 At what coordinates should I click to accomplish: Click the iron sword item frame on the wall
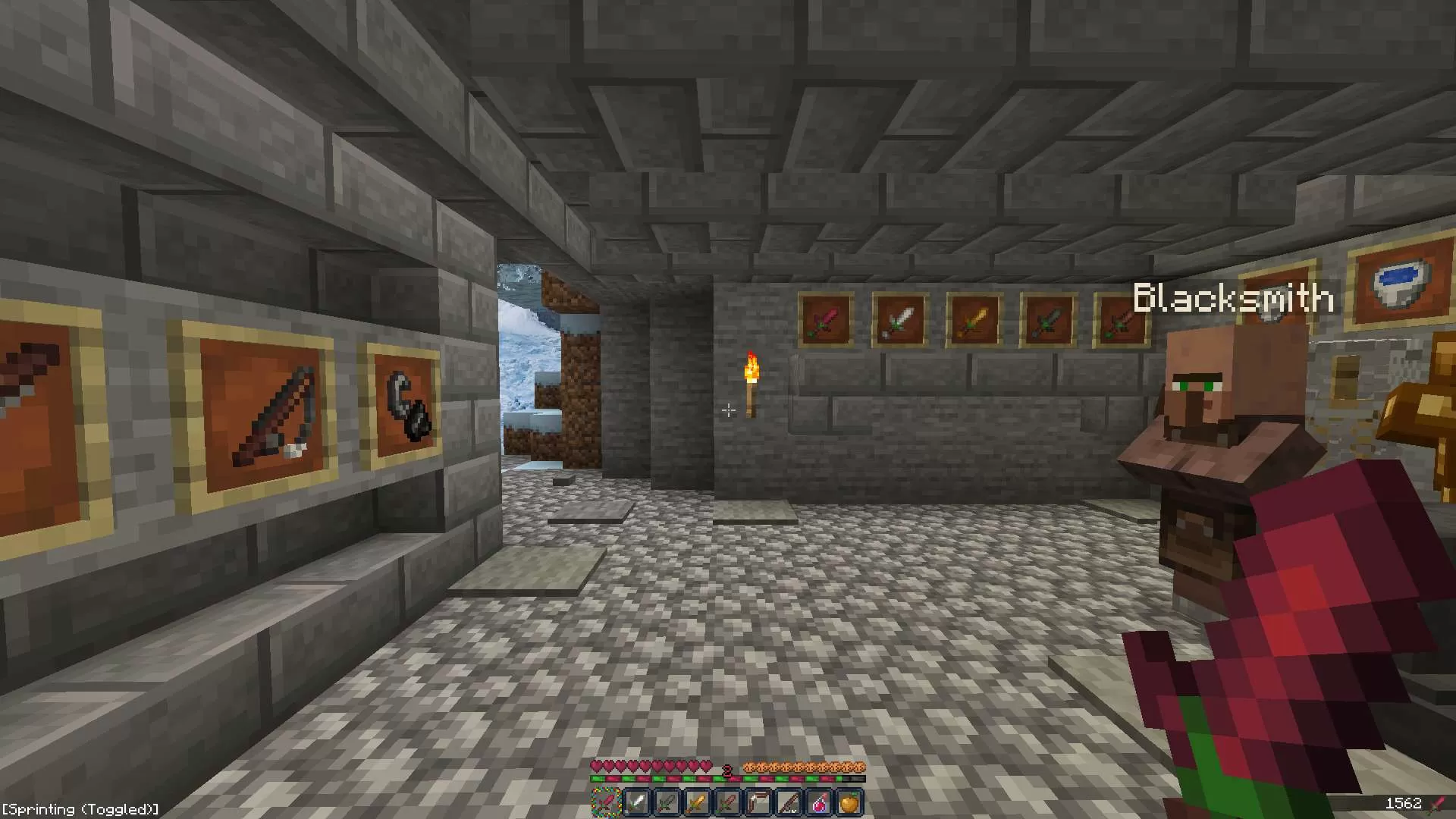[900, 319]
